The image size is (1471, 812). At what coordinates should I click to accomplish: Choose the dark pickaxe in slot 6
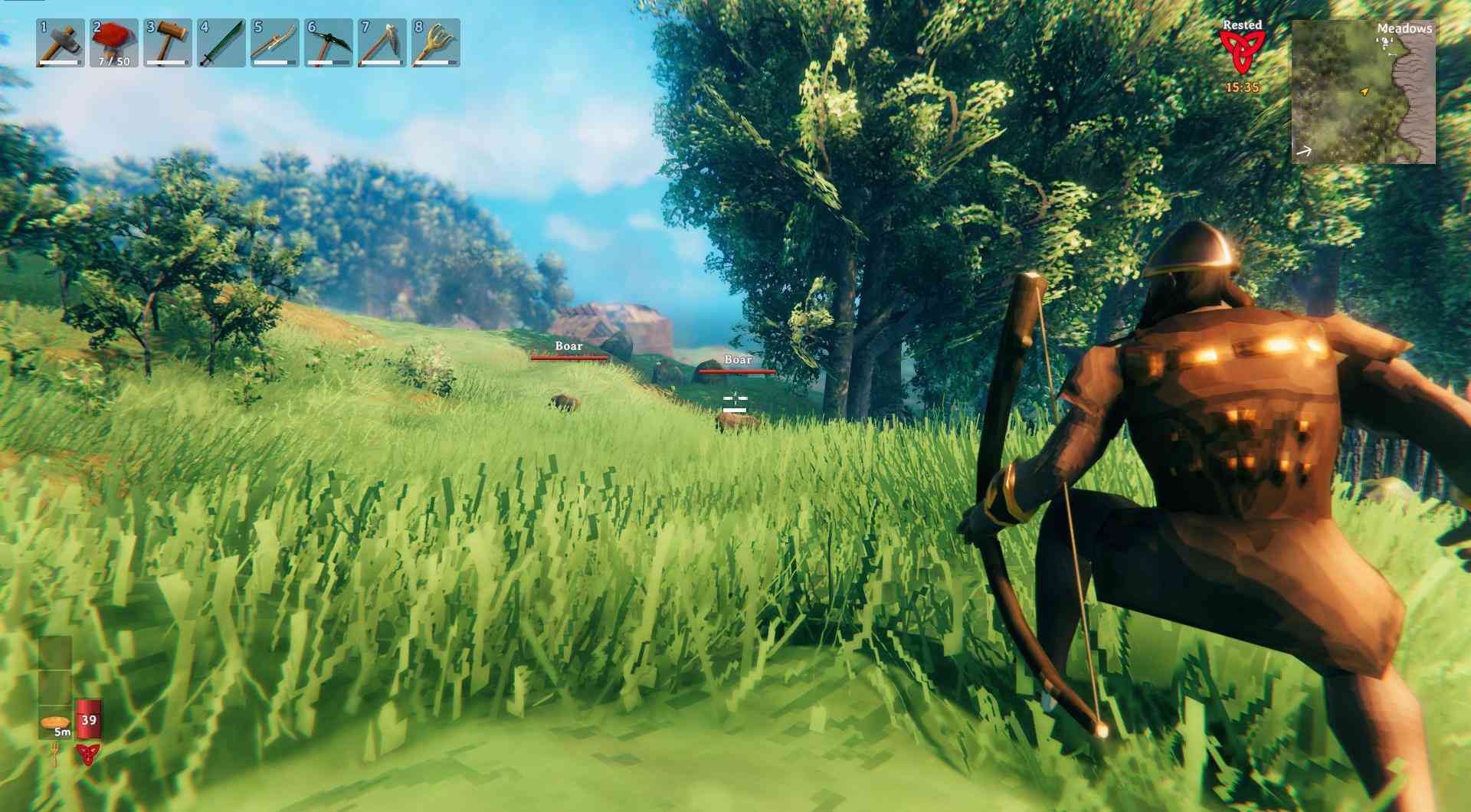[x=329, y=43]
